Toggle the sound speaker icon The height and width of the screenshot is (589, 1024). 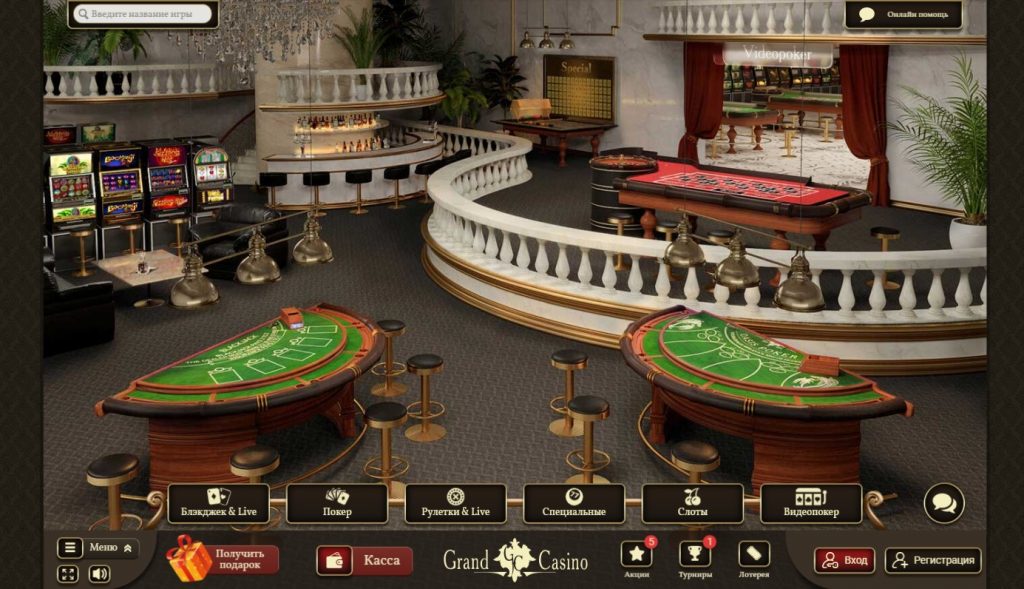point(99,574)
